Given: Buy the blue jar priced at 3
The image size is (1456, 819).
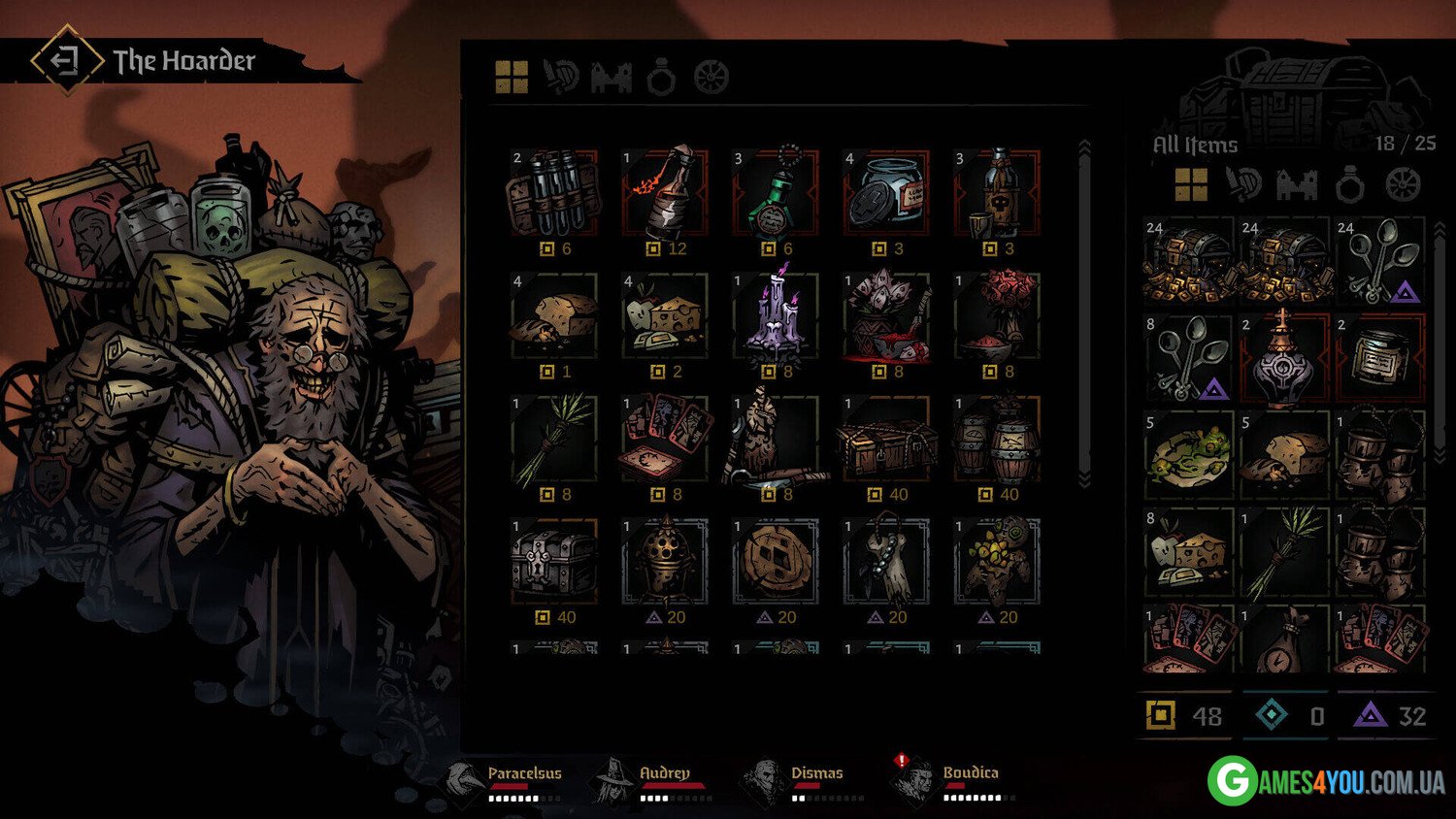Looking at the screenshot, I should coord(885,193).
